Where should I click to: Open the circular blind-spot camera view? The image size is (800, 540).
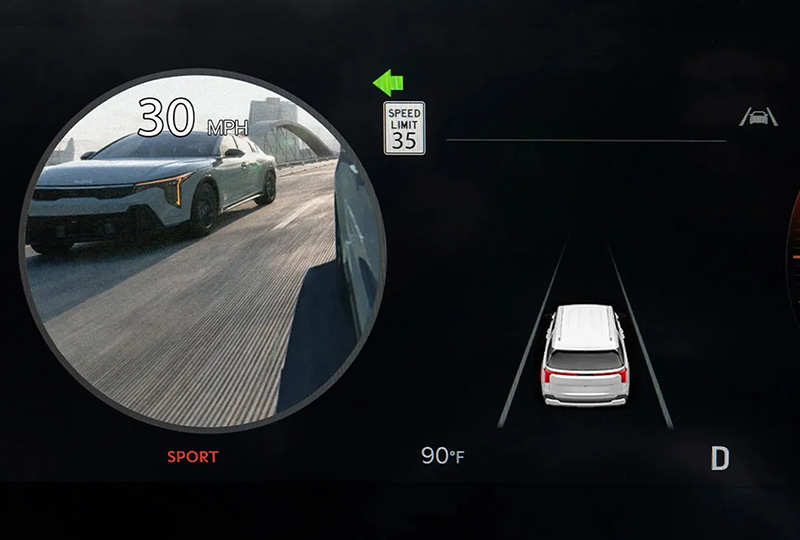point(202,250)
